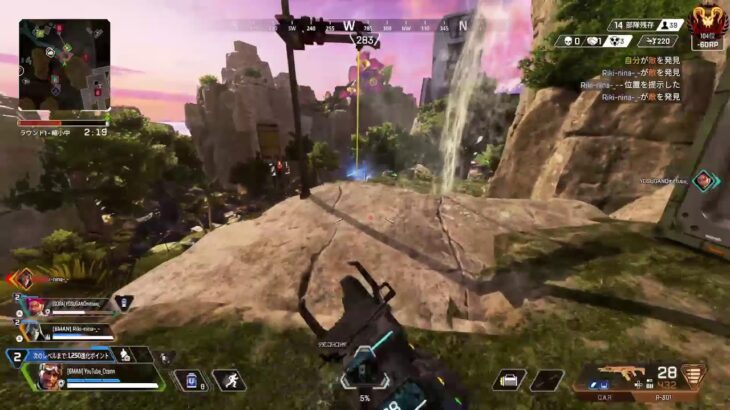Click the squads remaining counter
Viewport: 730px width, 410px height.
pyautogui.click(x=624, y=23)
